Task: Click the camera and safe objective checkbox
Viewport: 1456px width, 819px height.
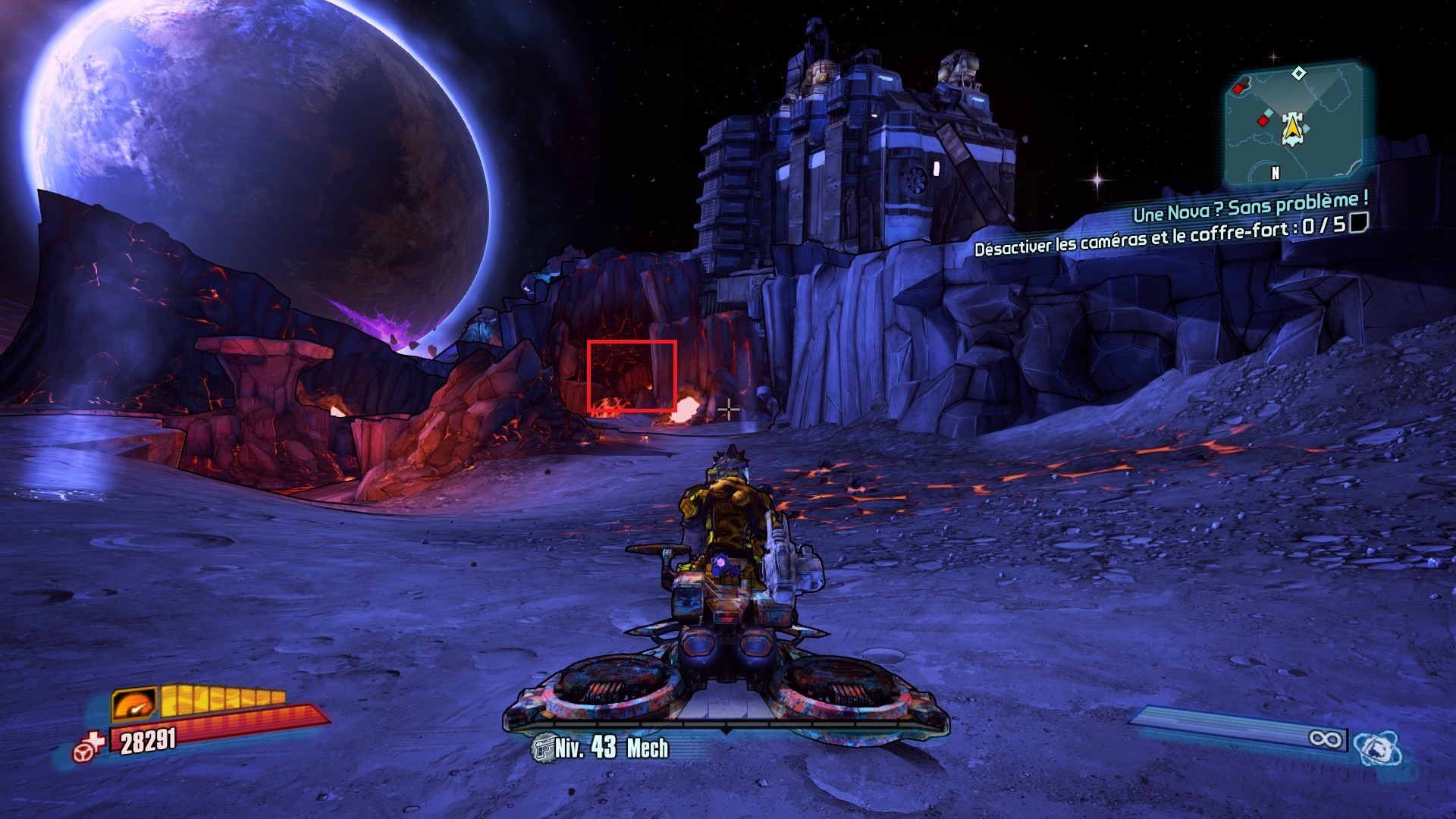Action: coord(1359,222)
